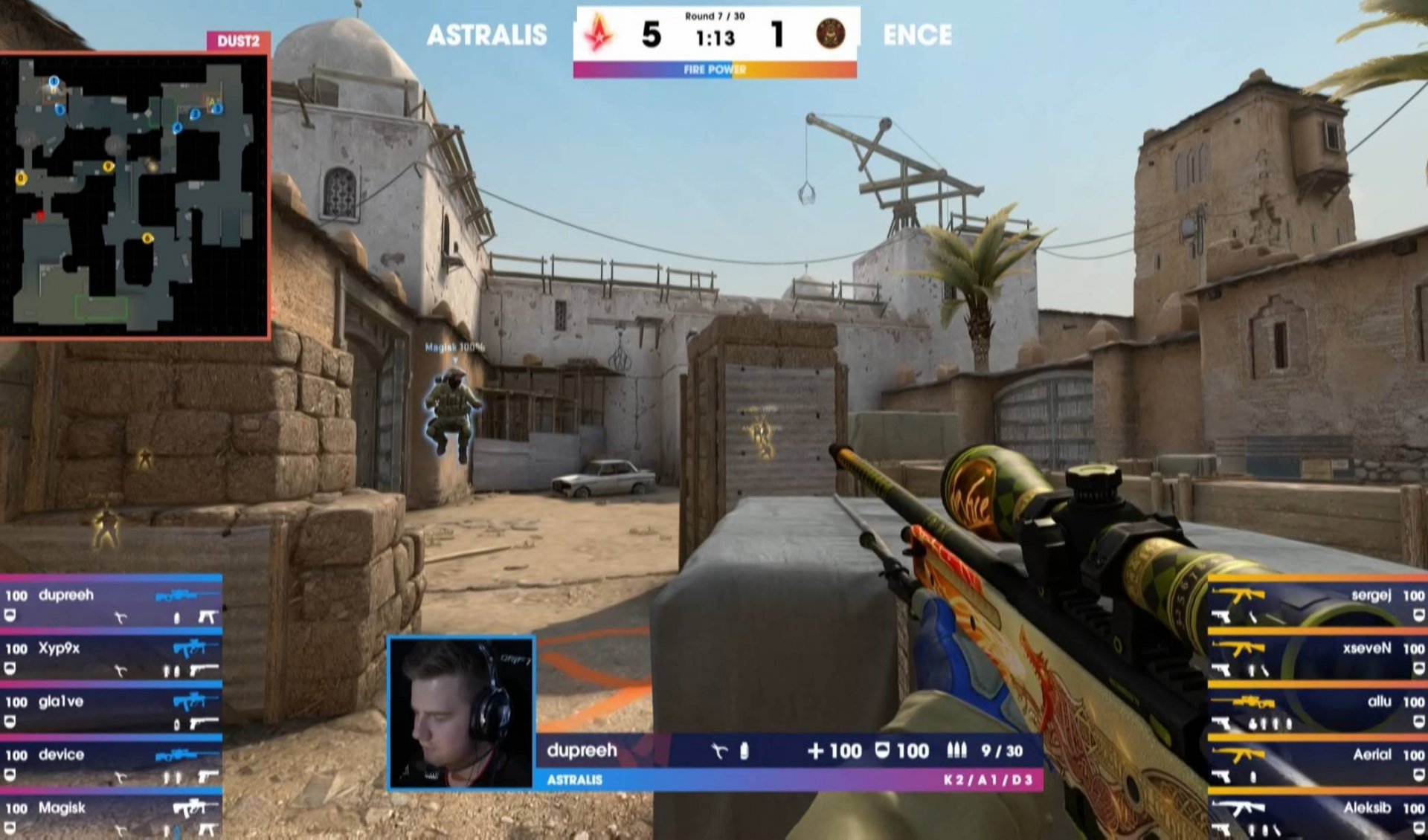Click the Astralis team logo on scoreboard

[x=599, y=34]
